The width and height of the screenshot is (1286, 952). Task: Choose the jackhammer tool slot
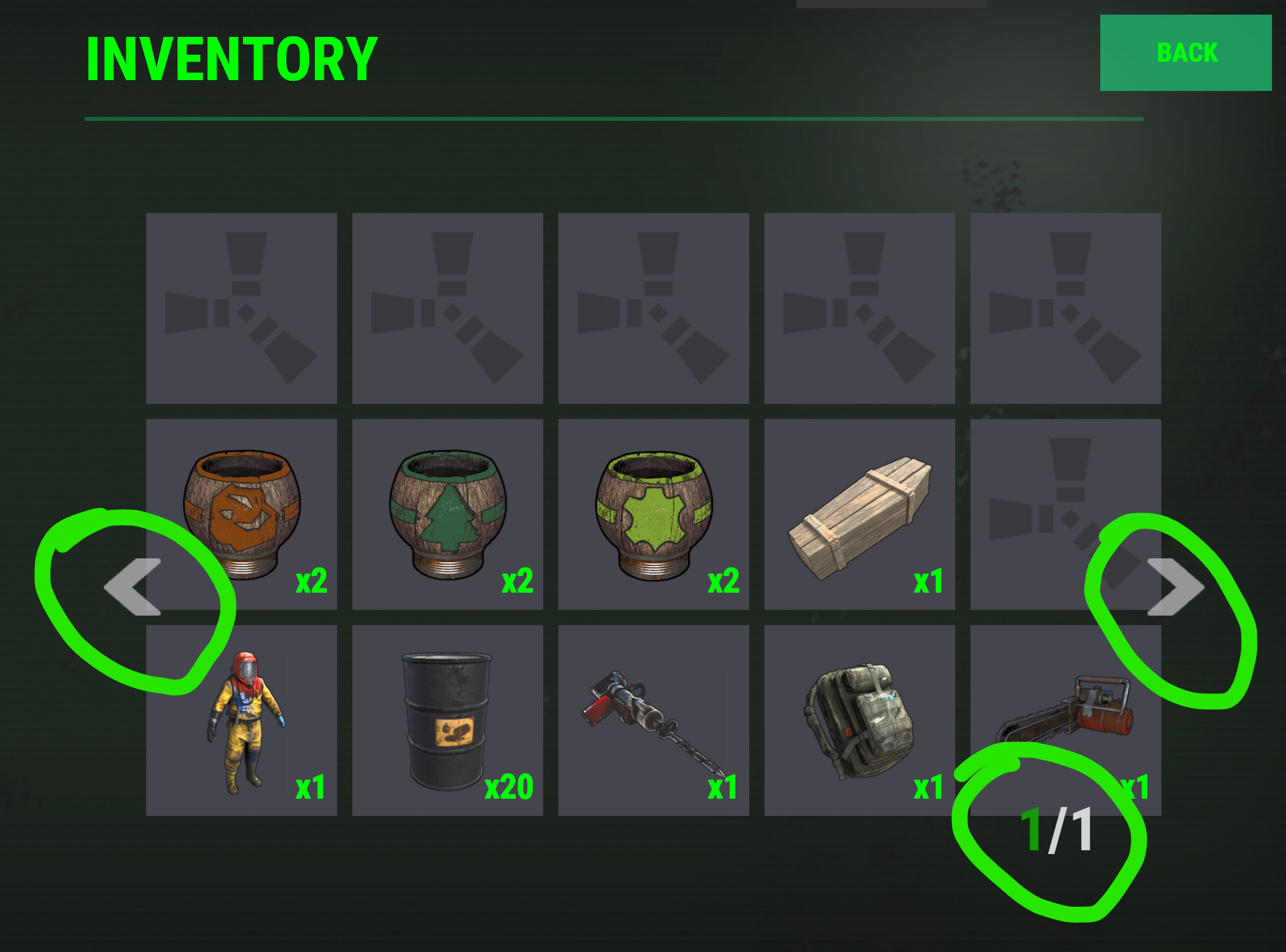[x=654, y=720]
